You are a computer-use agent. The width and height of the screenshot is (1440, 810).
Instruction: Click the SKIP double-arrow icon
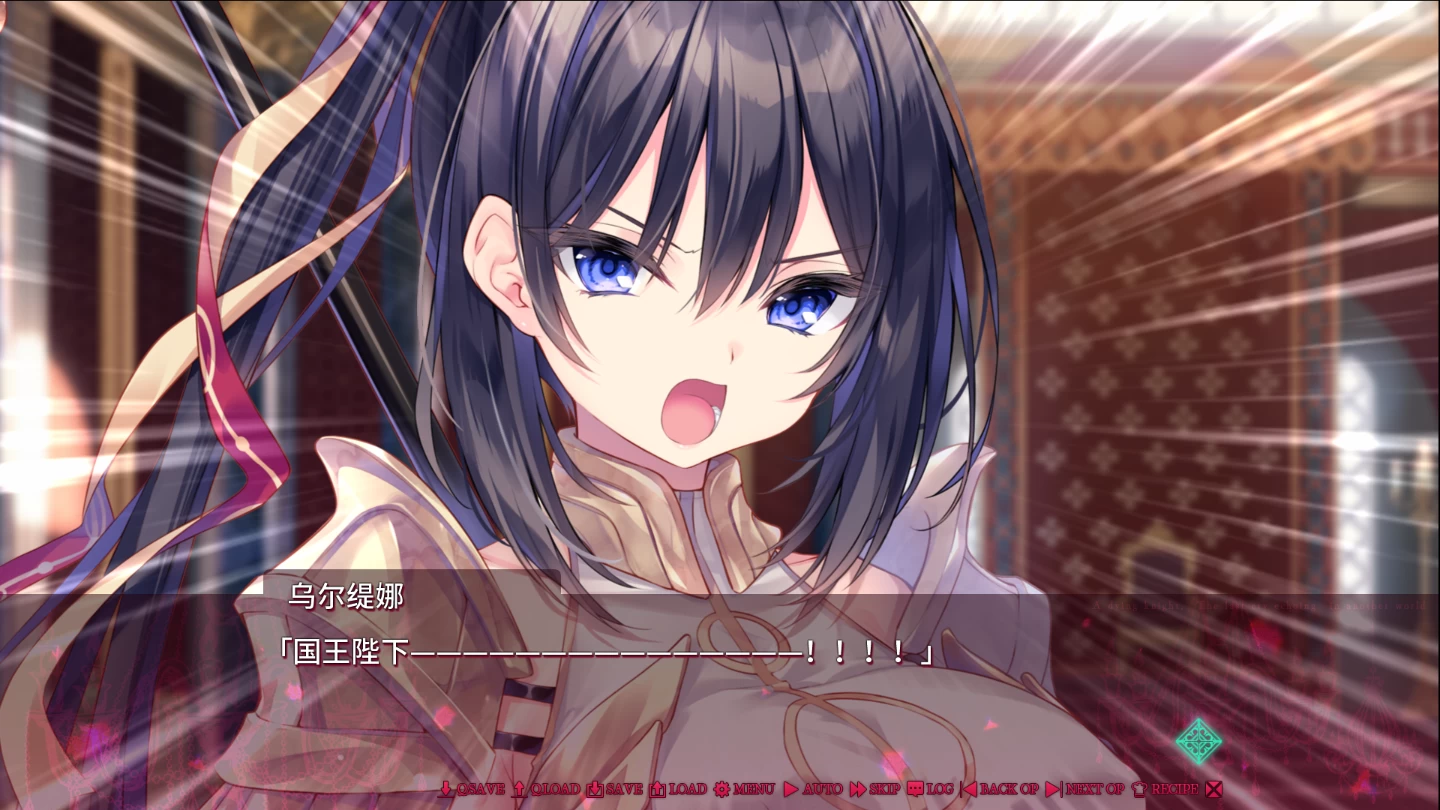click(x=856, y=788)
